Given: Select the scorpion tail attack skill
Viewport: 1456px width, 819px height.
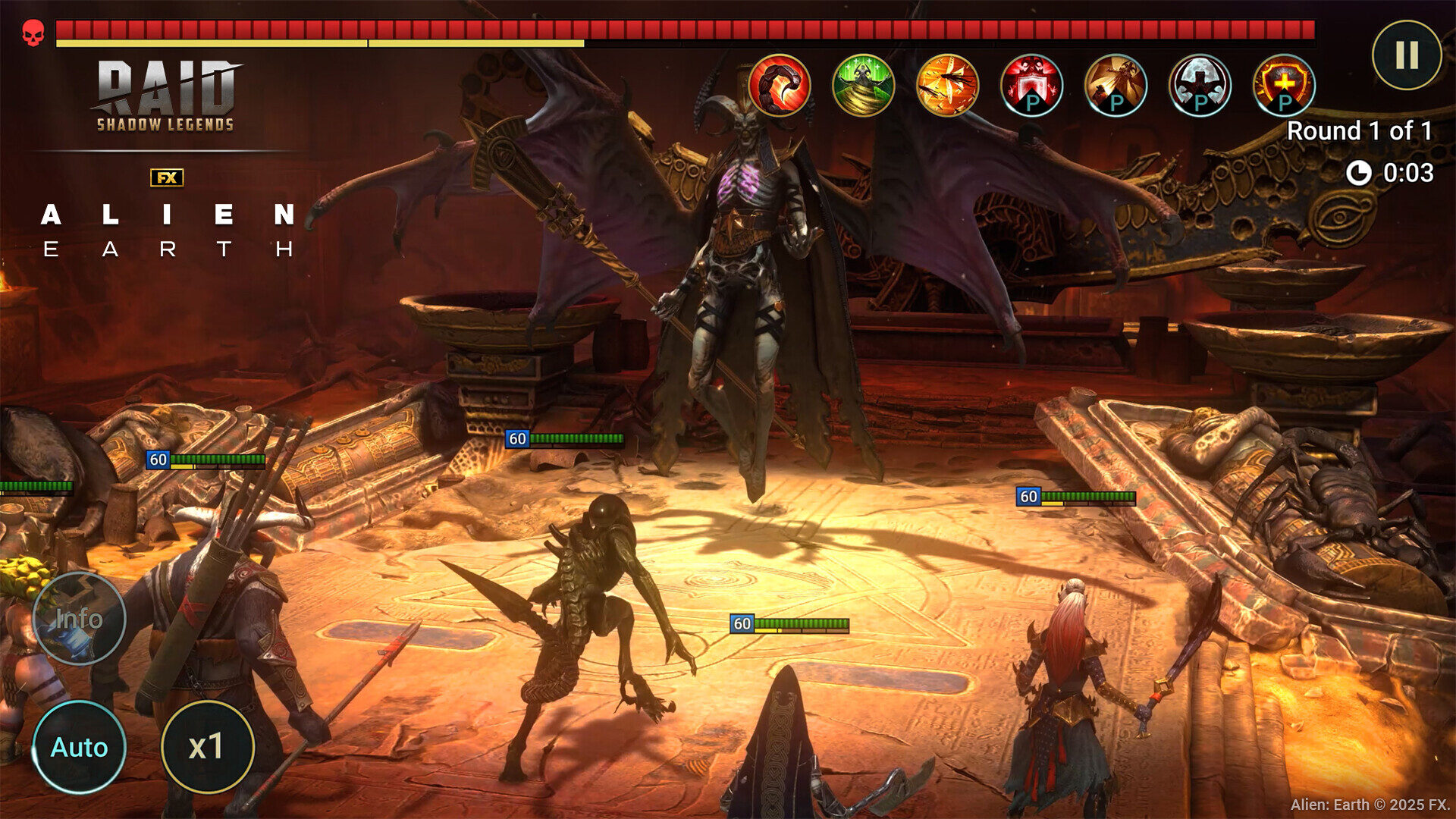Looking at the screenshot, I should coord(777,87).
